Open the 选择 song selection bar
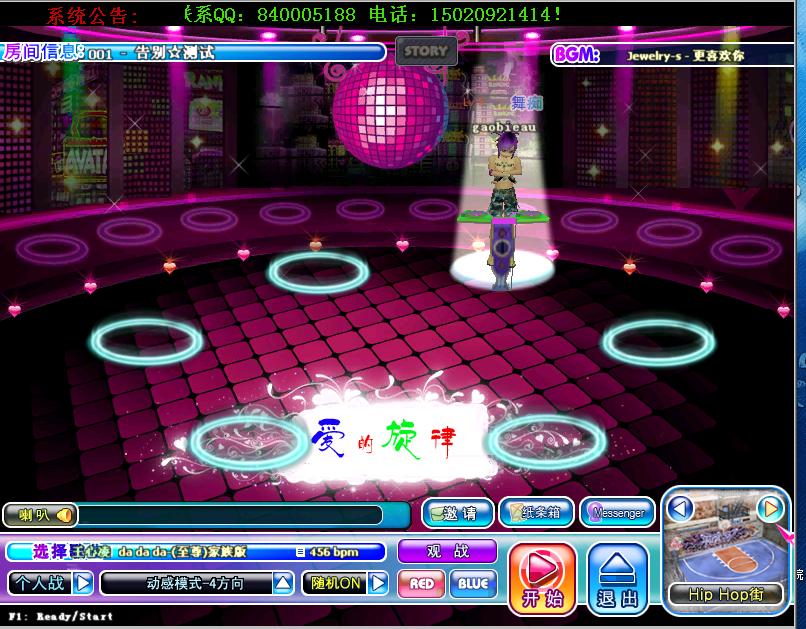Viewport: 806px width, 629px height. point(196,551)
